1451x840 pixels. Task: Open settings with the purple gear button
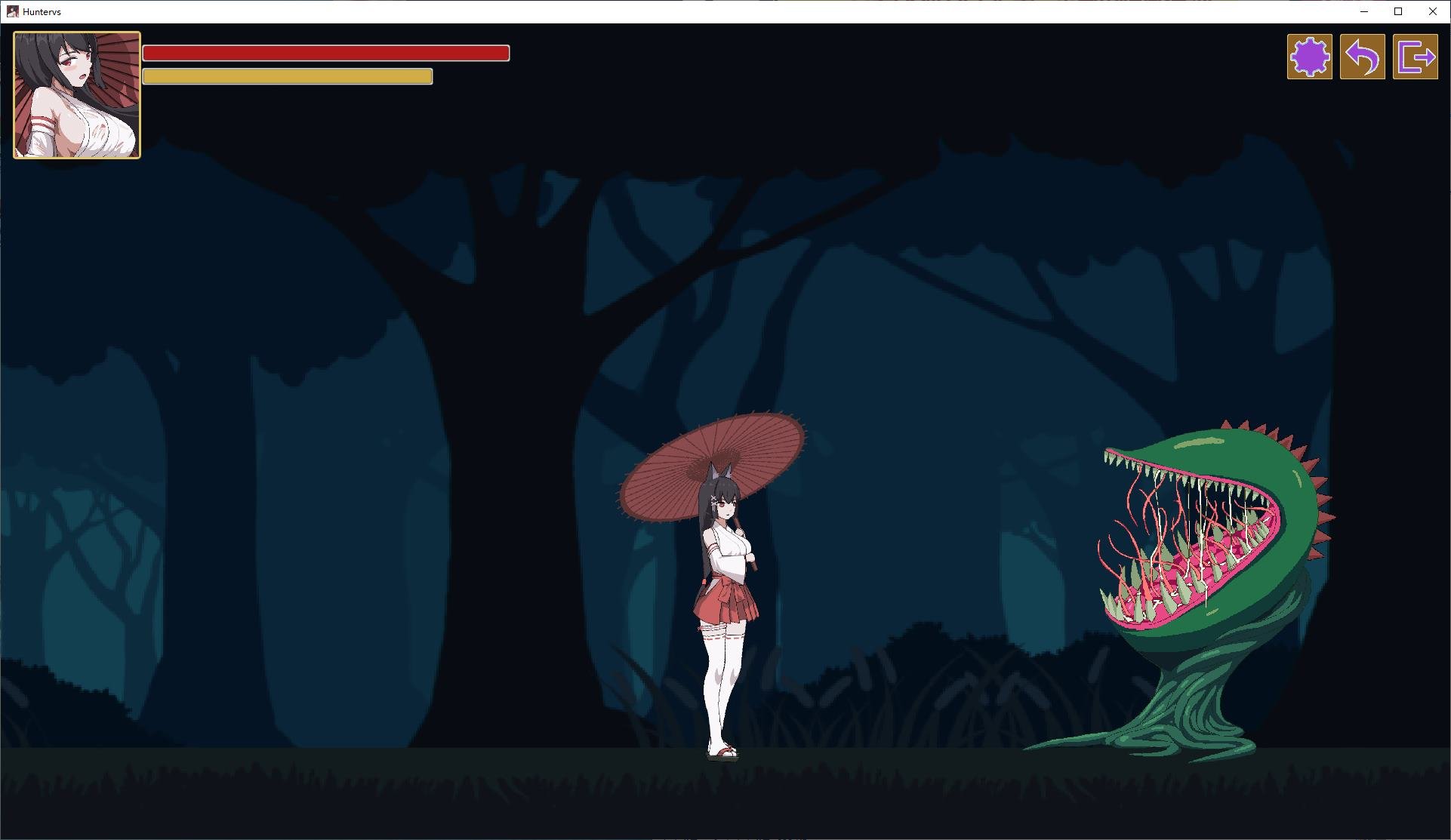click(x=1309, y=57)
